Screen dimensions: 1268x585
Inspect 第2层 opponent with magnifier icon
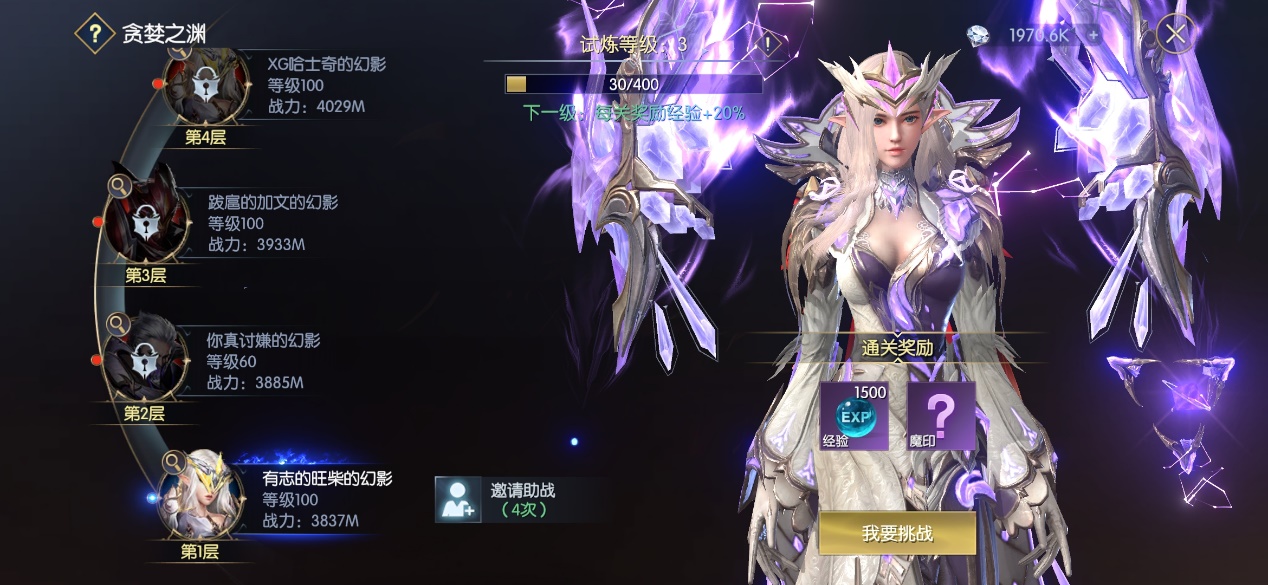point(118,323)
